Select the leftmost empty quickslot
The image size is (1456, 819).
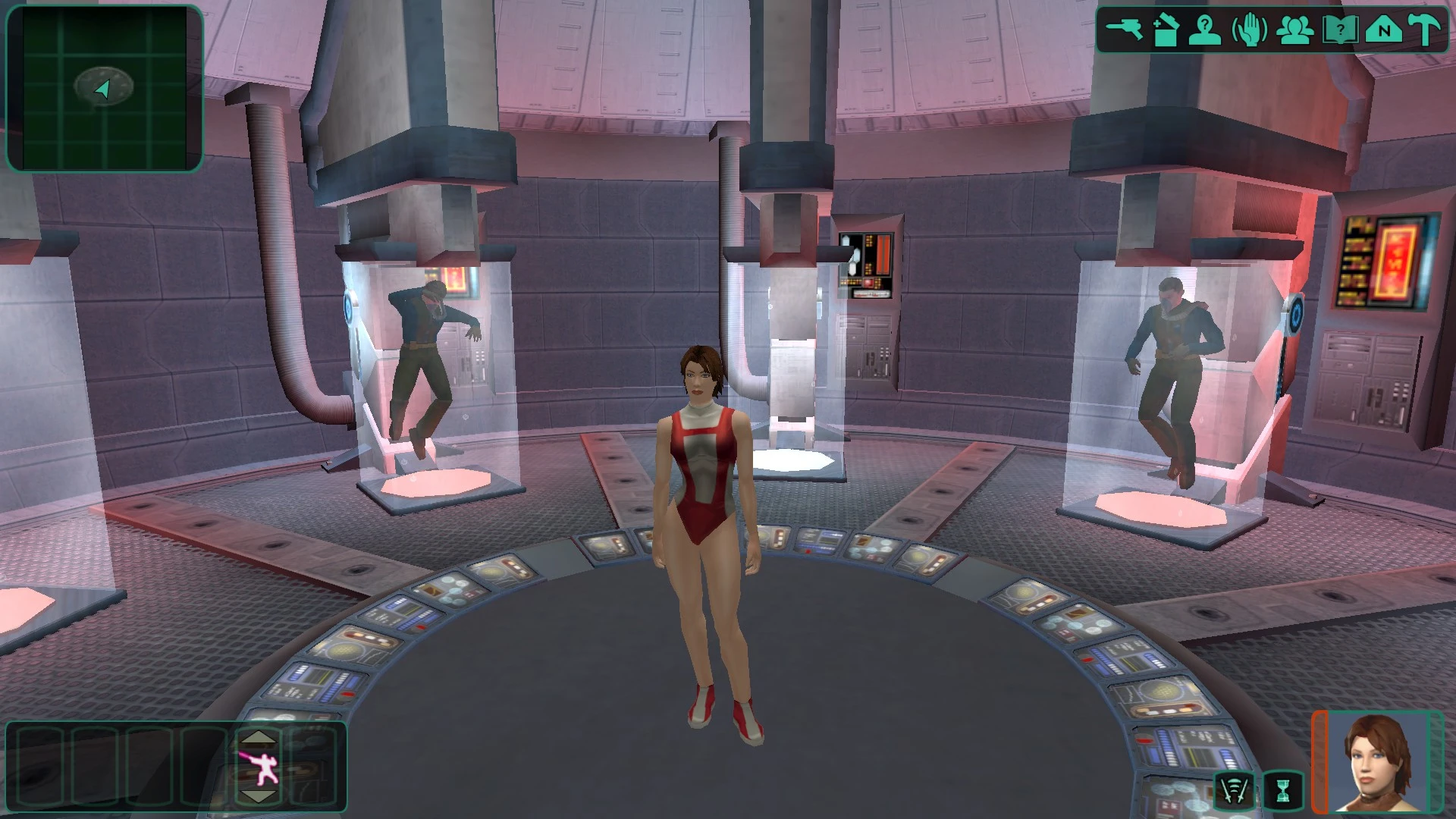click(x=39, y=766)
